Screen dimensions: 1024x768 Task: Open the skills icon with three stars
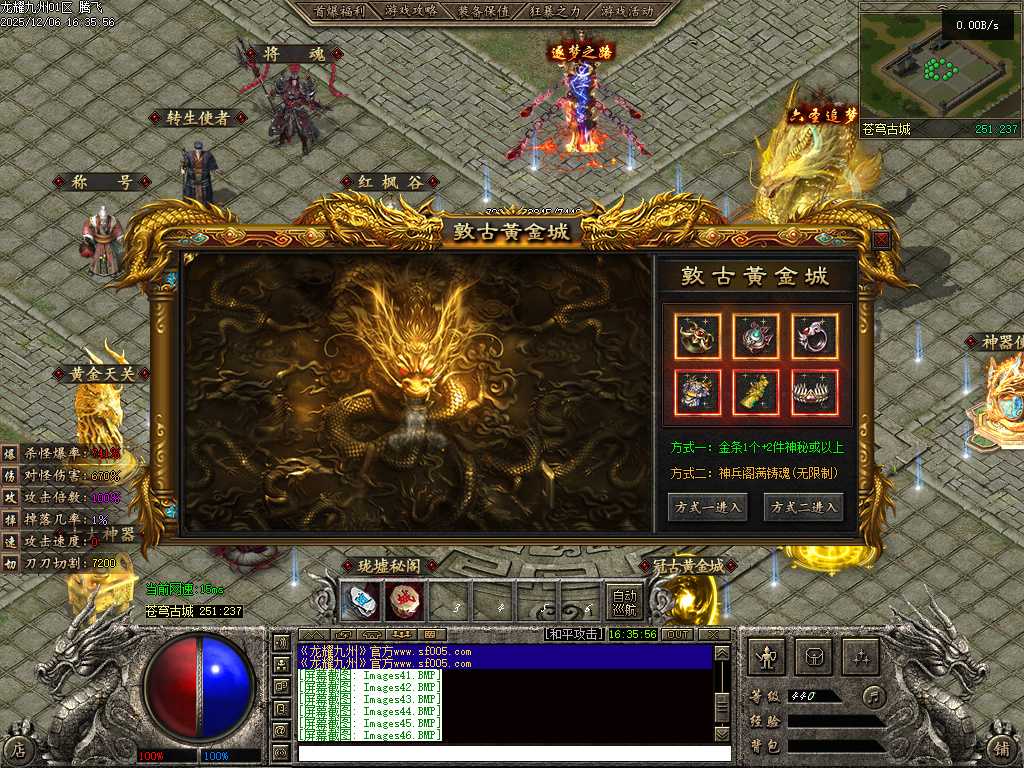(x=861, y=657)
